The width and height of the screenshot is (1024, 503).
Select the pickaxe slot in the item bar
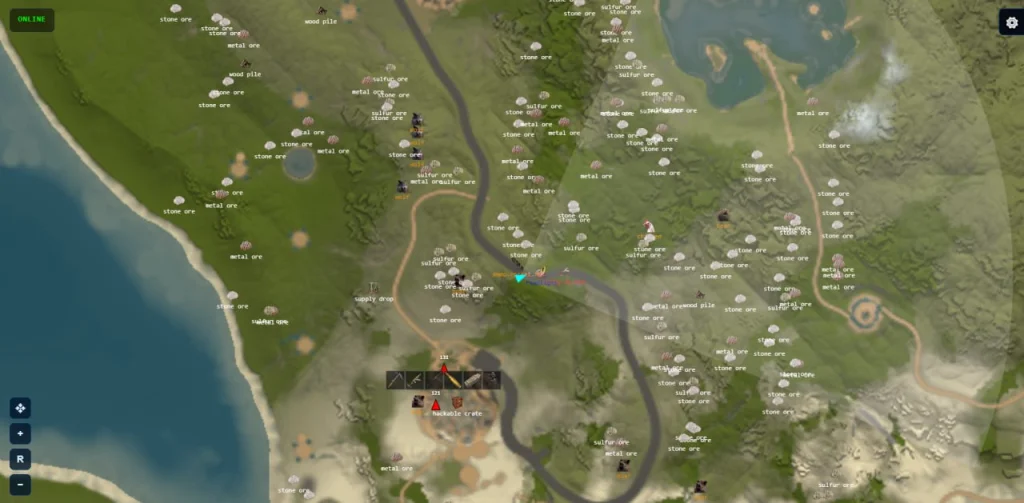[397, 380]
